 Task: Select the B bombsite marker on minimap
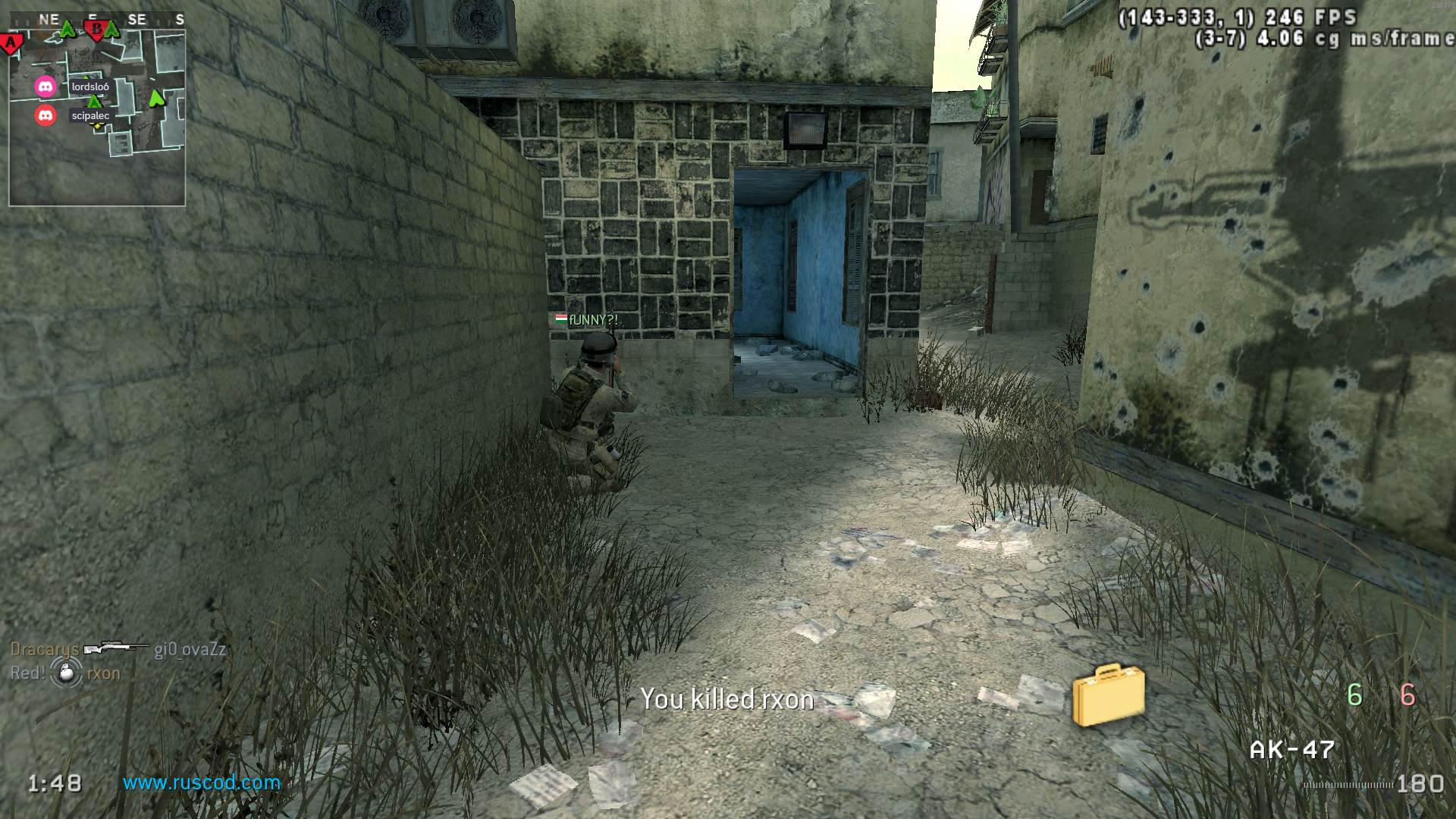pos(96,30)
